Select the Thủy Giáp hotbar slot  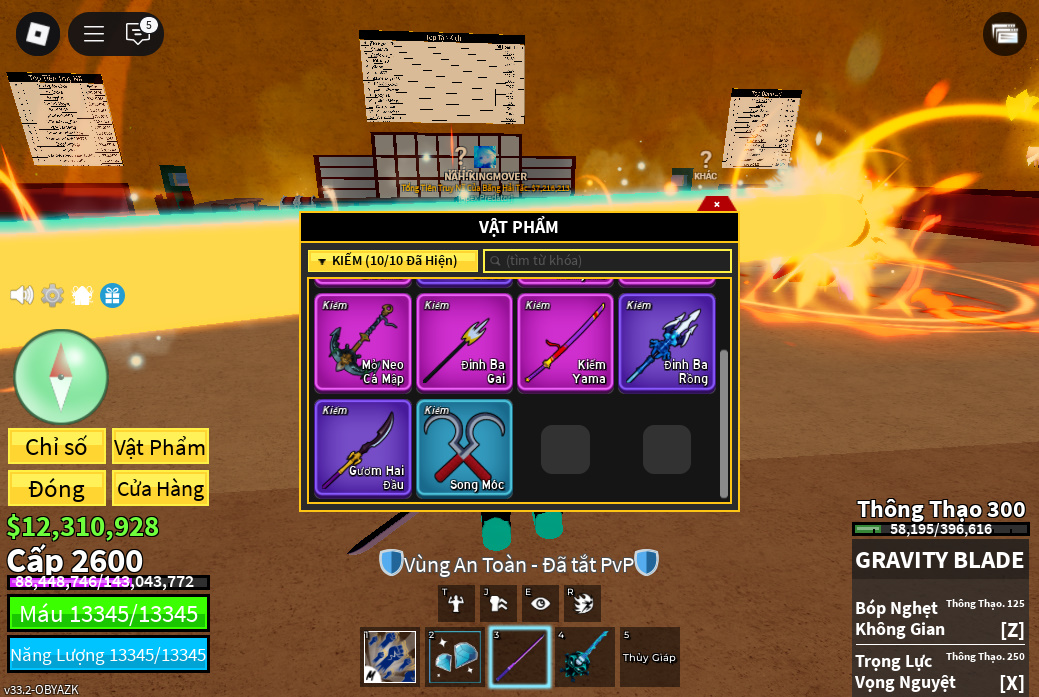[x=650, y=657]
